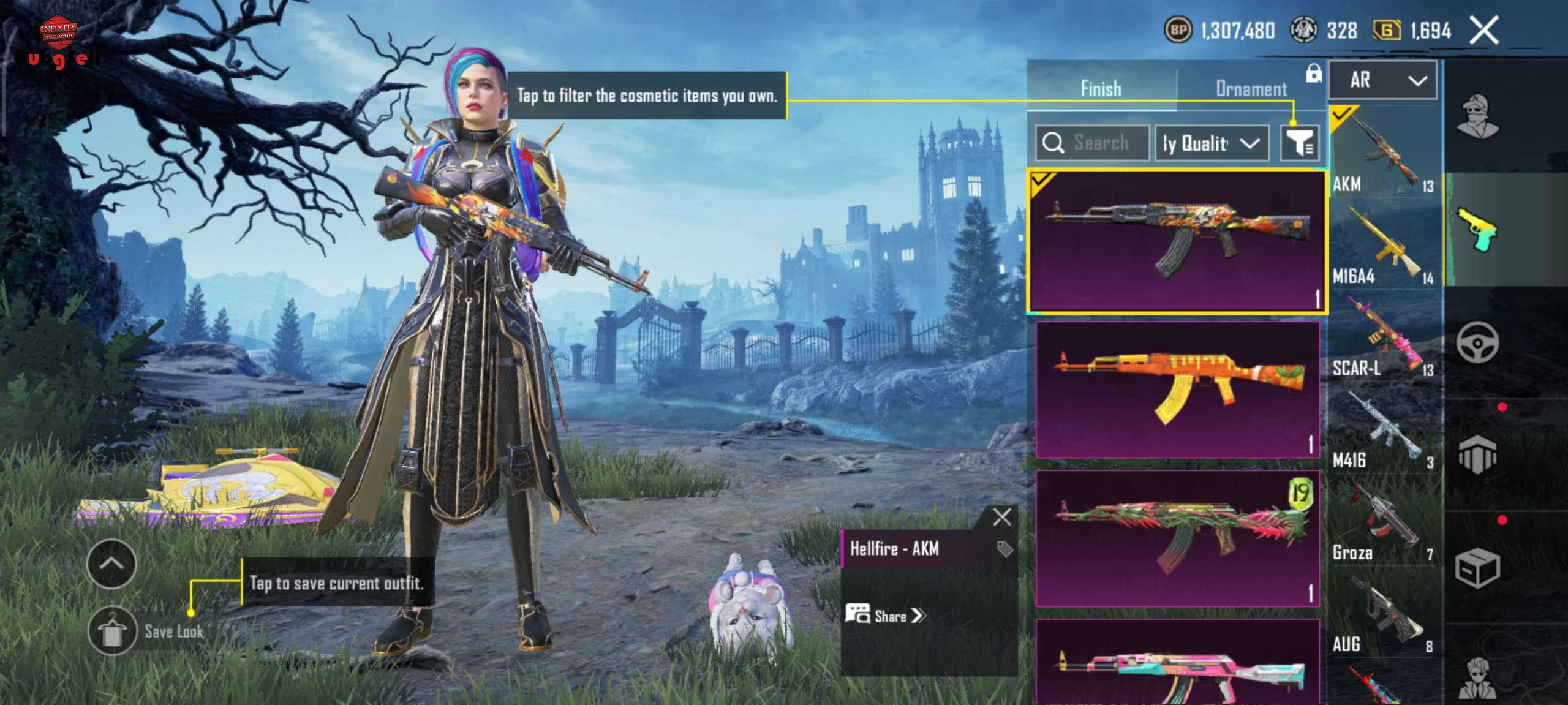Open the M416 weapon entry

(1383, 429)
